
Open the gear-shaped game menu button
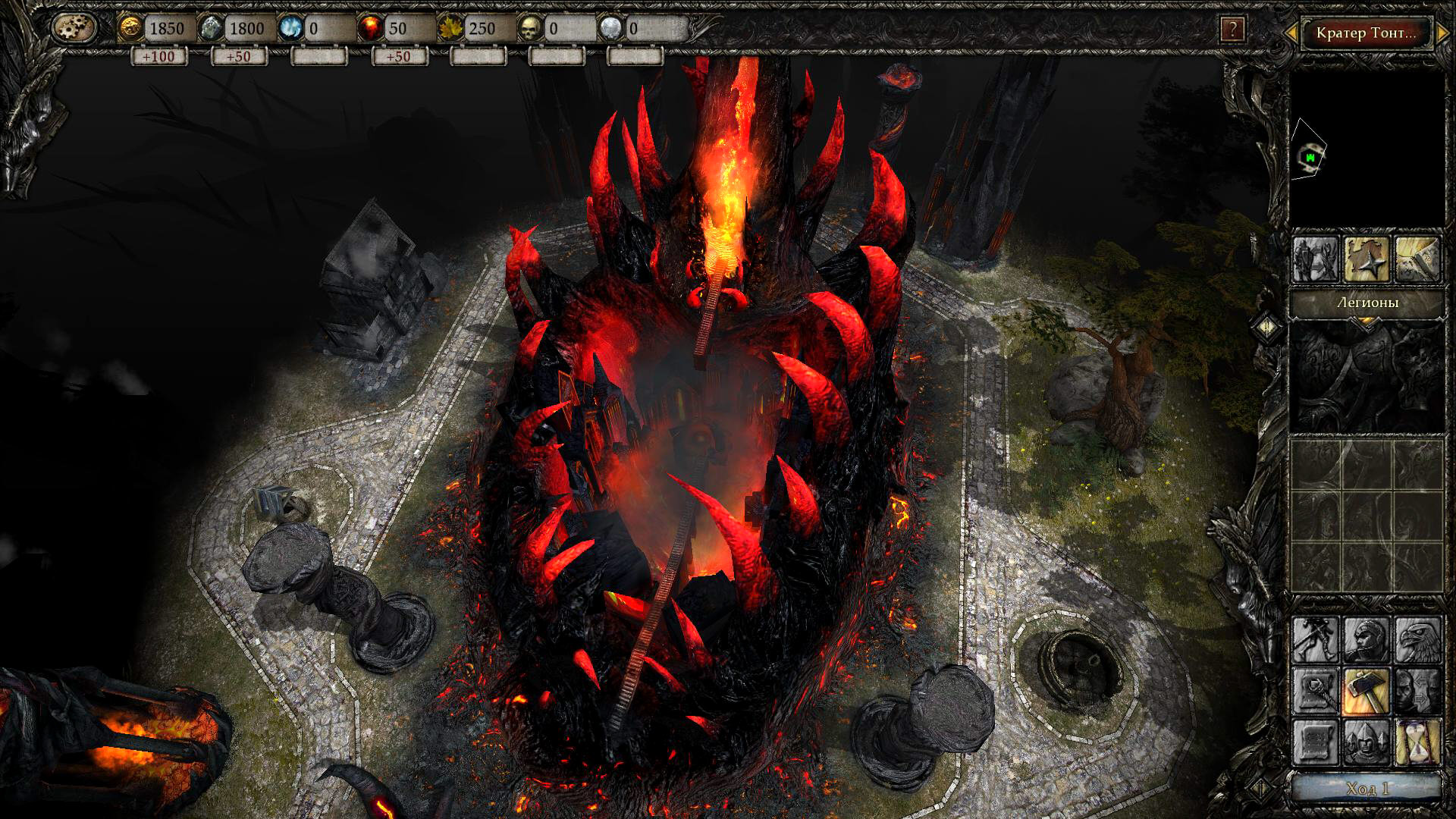74,28
